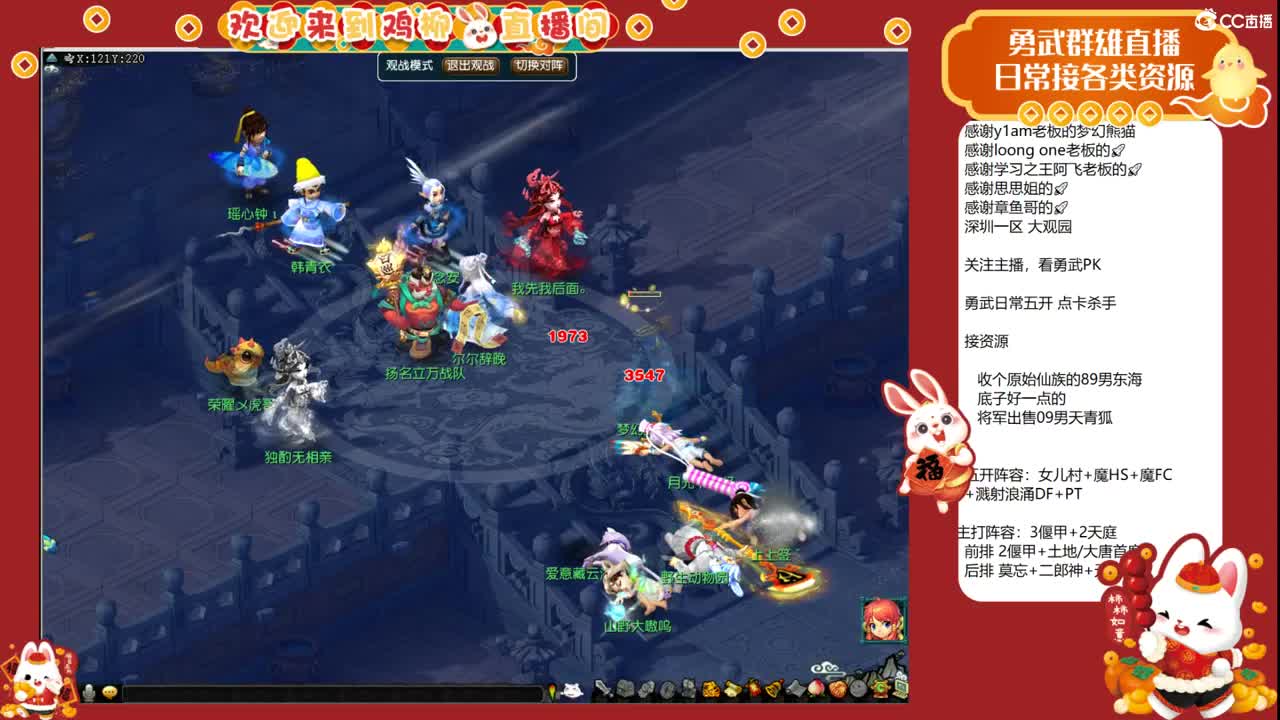Click the gold ingot trade icon
Viewport: 1280px width, 720px height.
709,690
